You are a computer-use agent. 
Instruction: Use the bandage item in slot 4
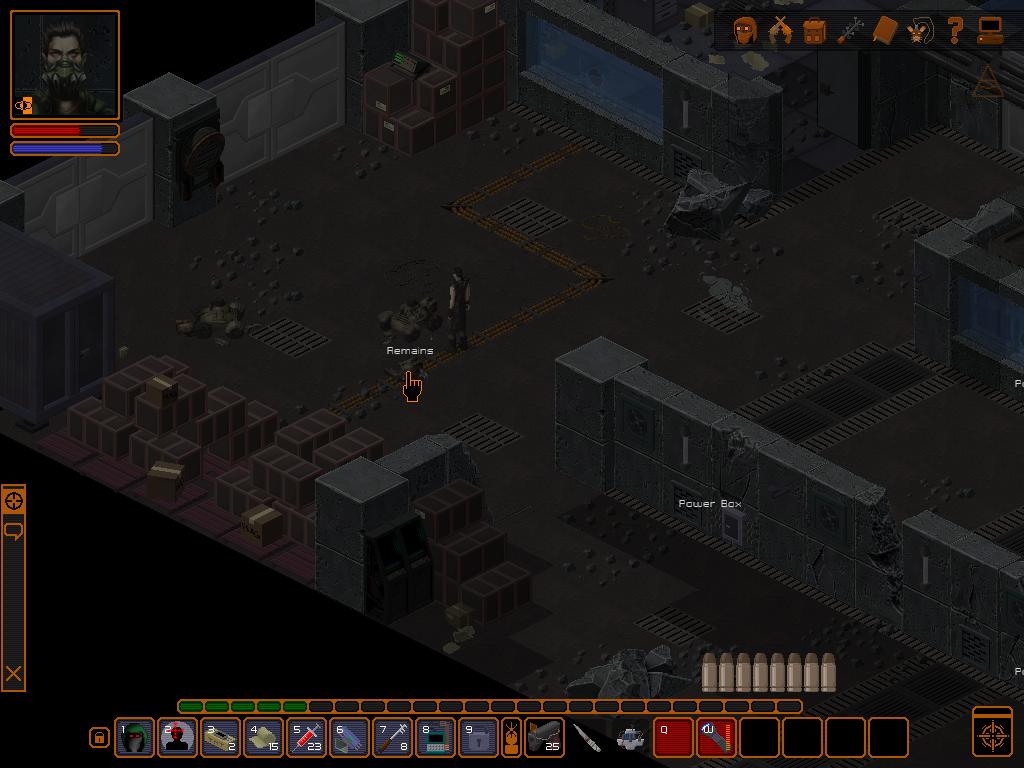click(x=264, y=738)
